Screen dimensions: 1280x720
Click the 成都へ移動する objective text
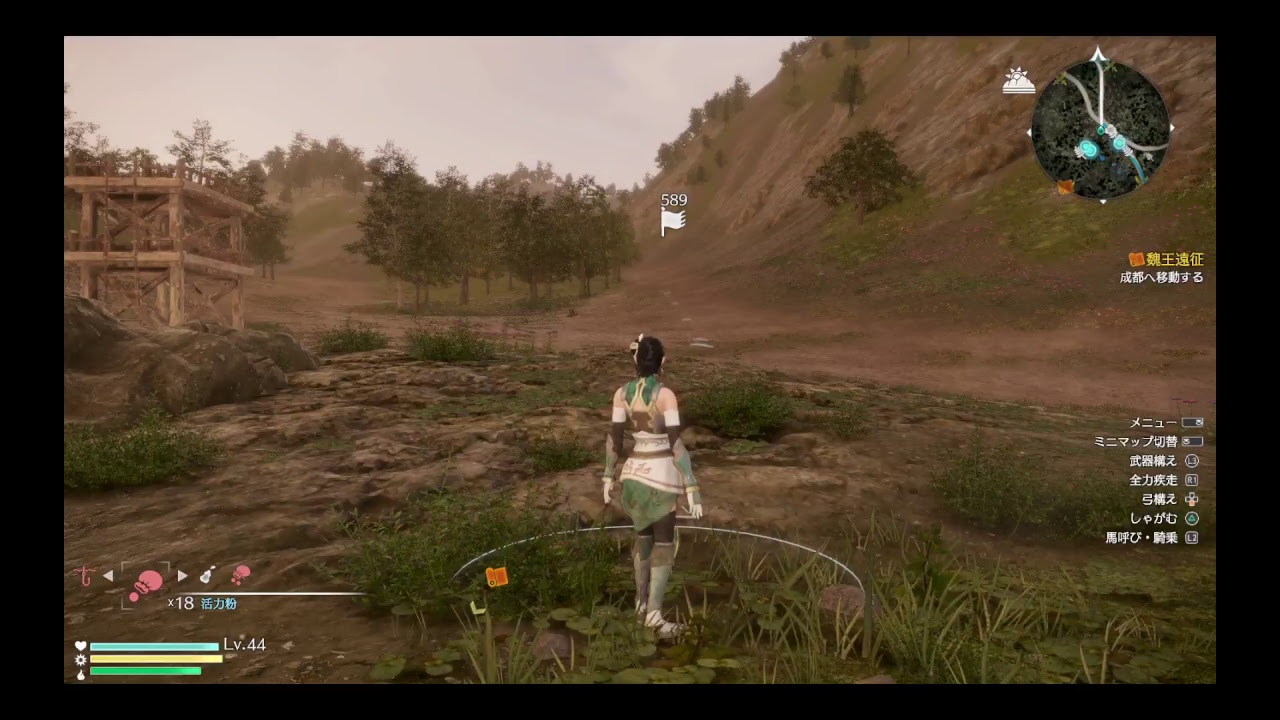pyautogui.click(x=1163, y=277)
